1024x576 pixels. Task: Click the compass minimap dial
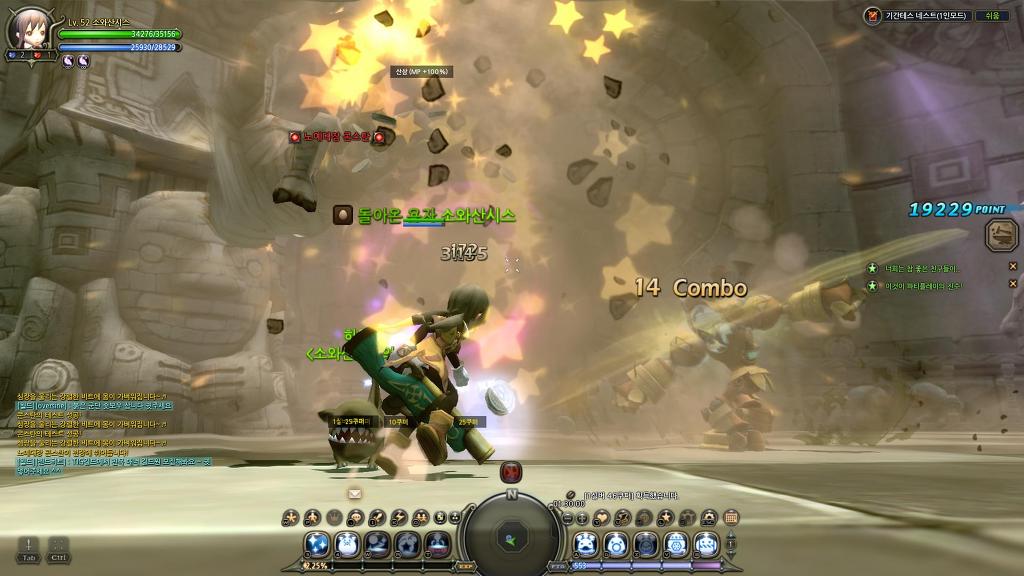pos(511,535)
